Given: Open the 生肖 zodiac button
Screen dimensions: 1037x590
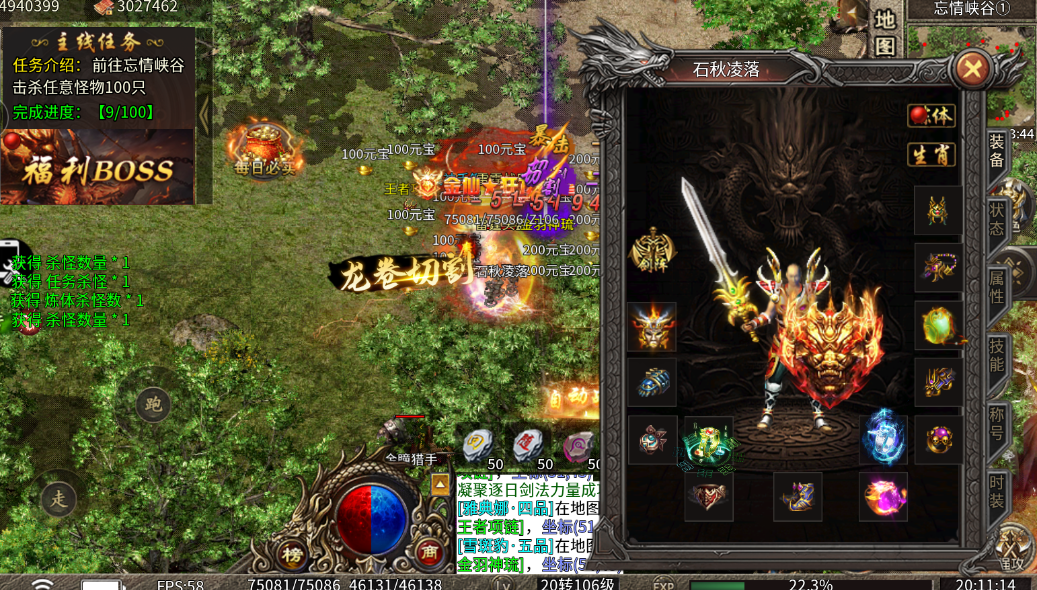Looking at the screenshot, I should tap(931, 154).
